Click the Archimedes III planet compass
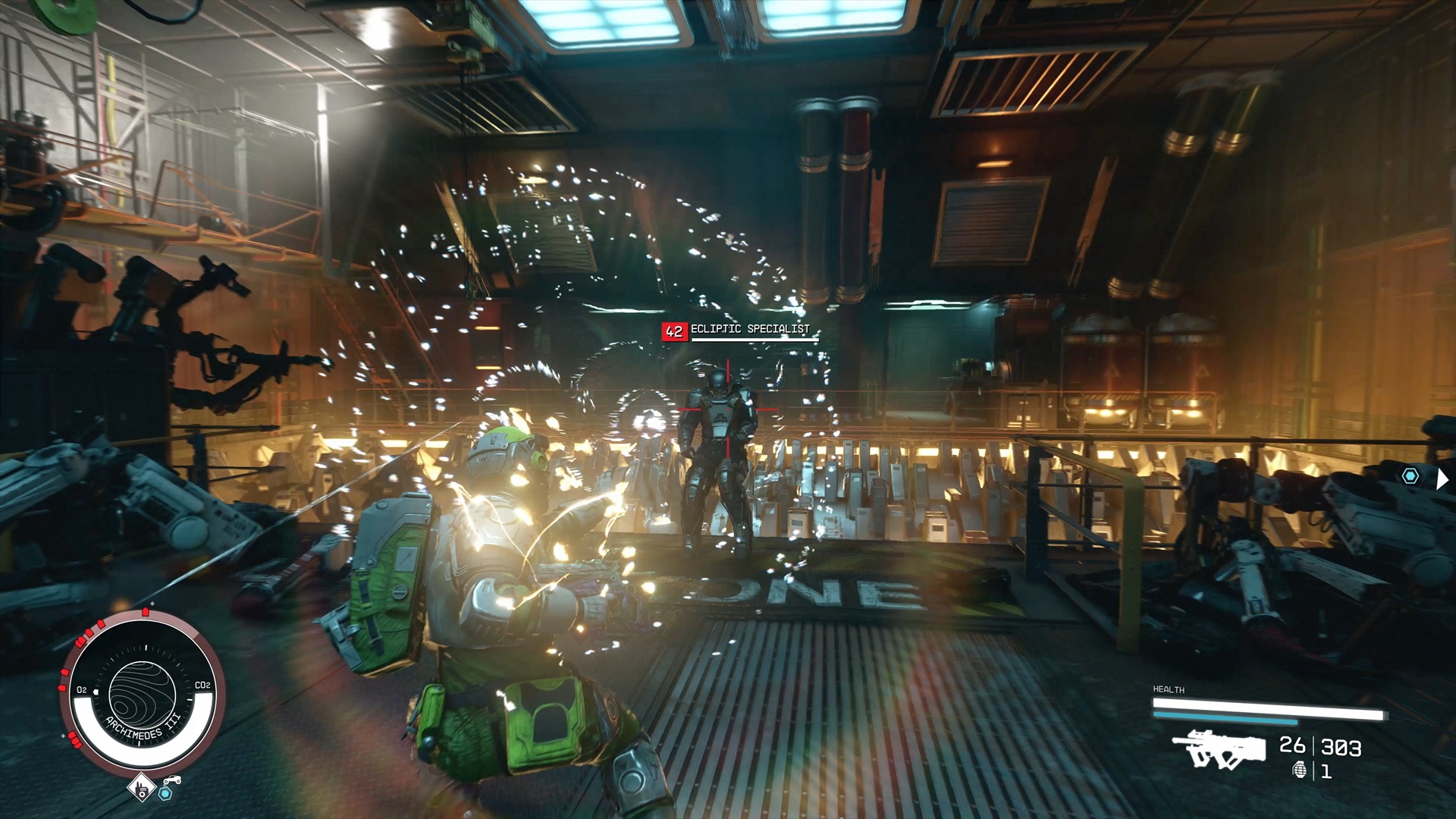 click(142, 692)
